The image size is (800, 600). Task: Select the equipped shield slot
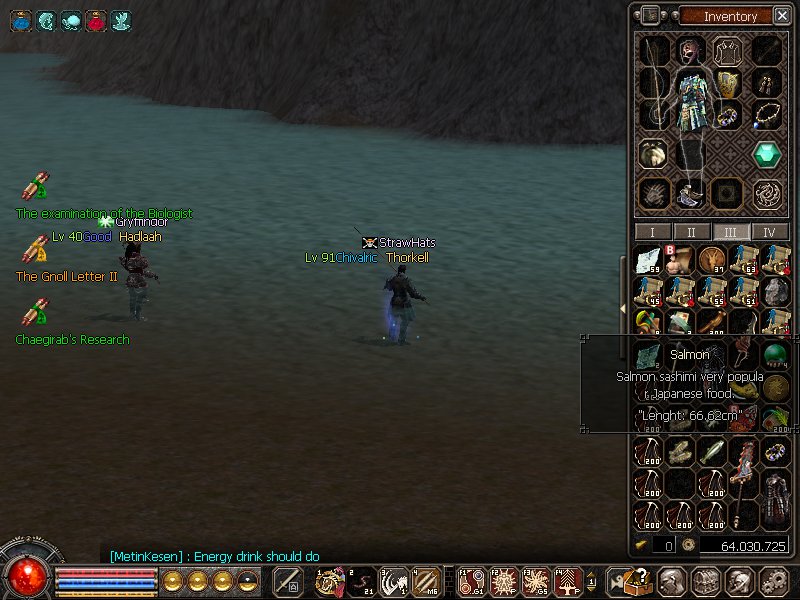pos(728,84)
